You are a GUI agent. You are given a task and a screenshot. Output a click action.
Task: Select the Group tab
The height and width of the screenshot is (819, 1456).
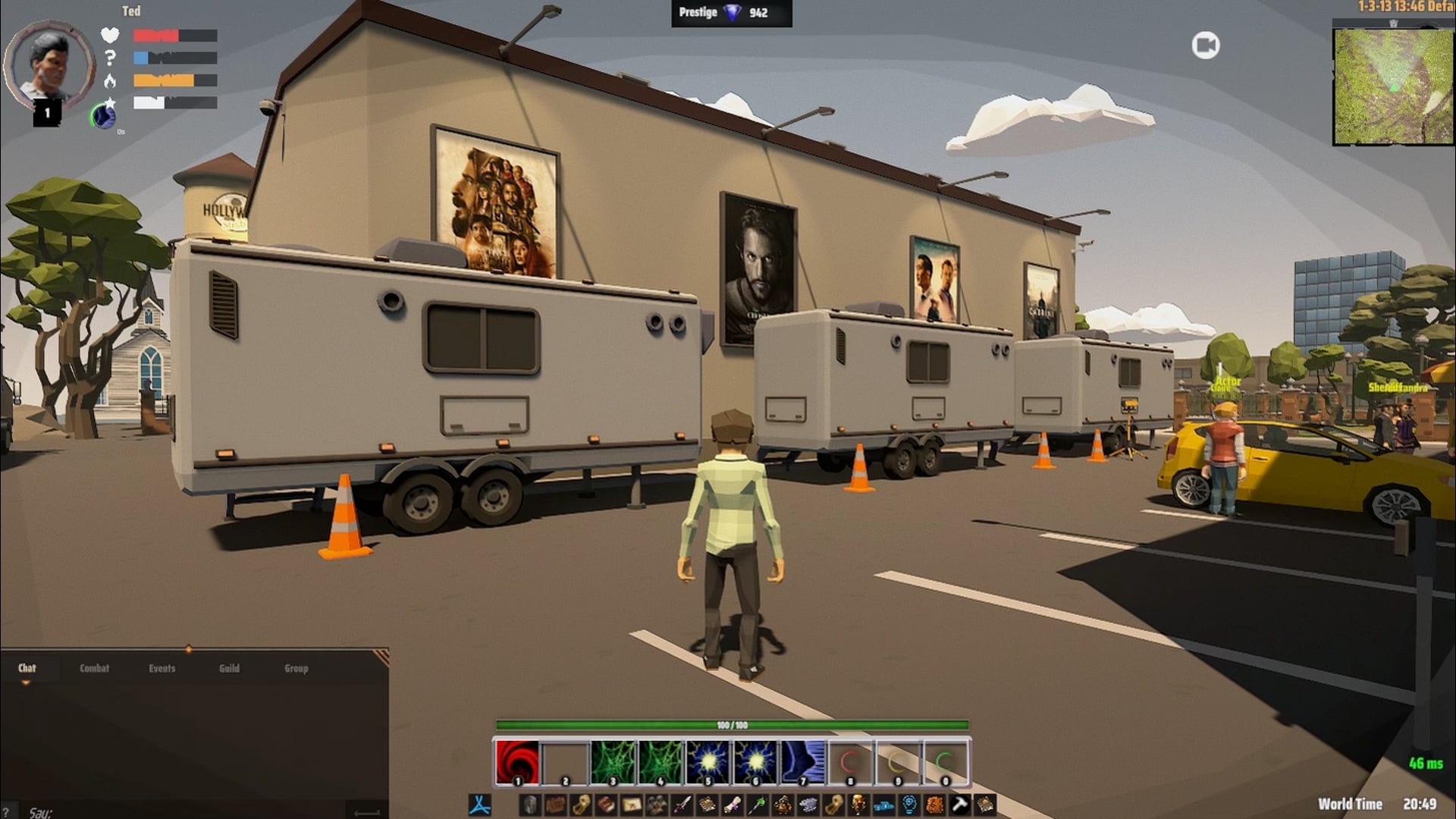(296, 668)
